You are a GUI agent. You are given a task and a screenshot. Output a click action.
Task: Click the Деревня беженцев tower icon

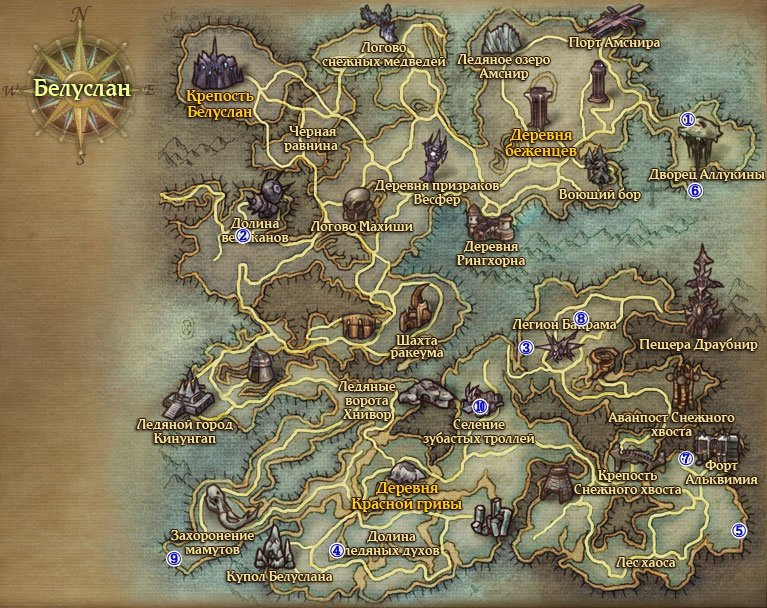coord(539,107)
